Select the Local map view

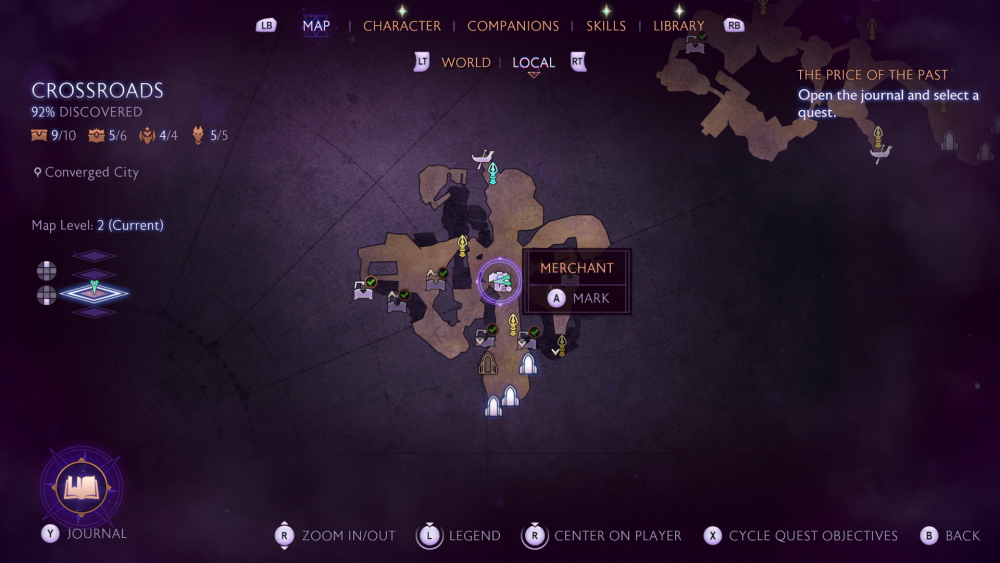click(x=533, y=63)
